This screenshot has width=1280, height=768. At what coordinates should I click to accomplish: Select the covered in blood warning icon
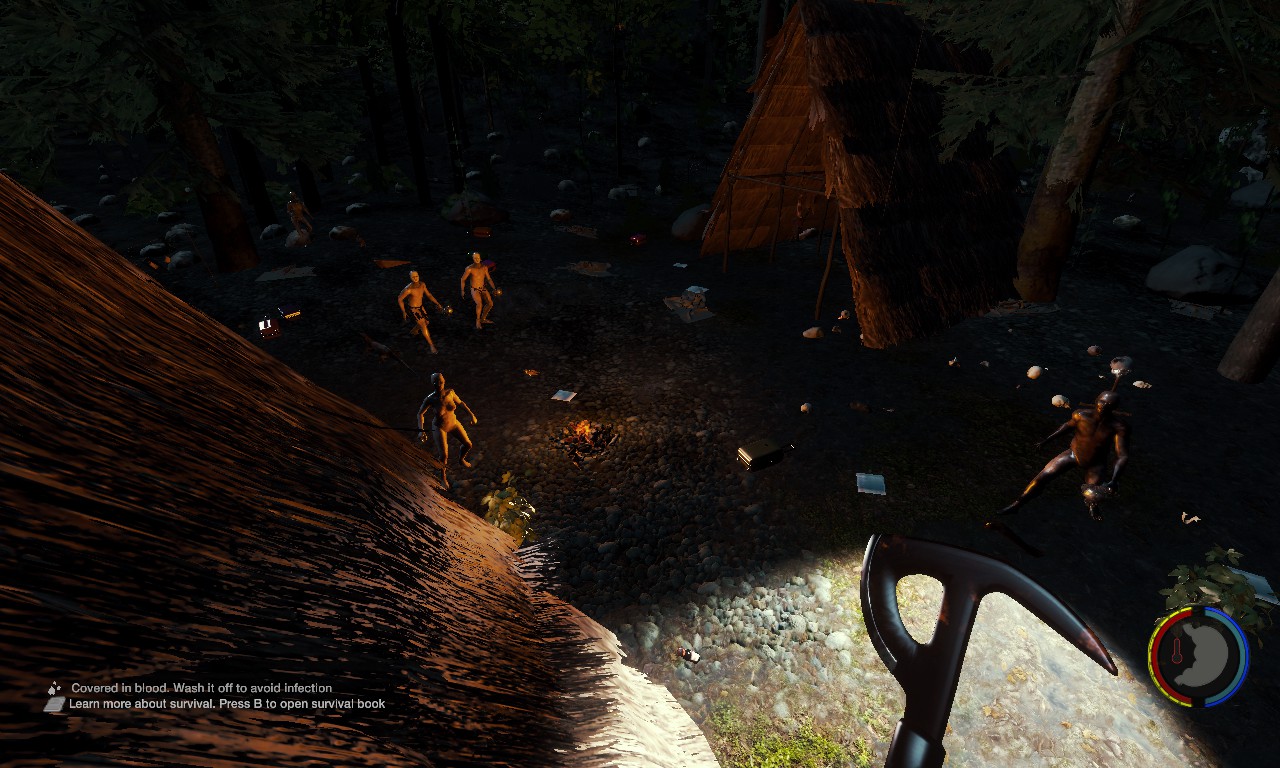[54, 688]
